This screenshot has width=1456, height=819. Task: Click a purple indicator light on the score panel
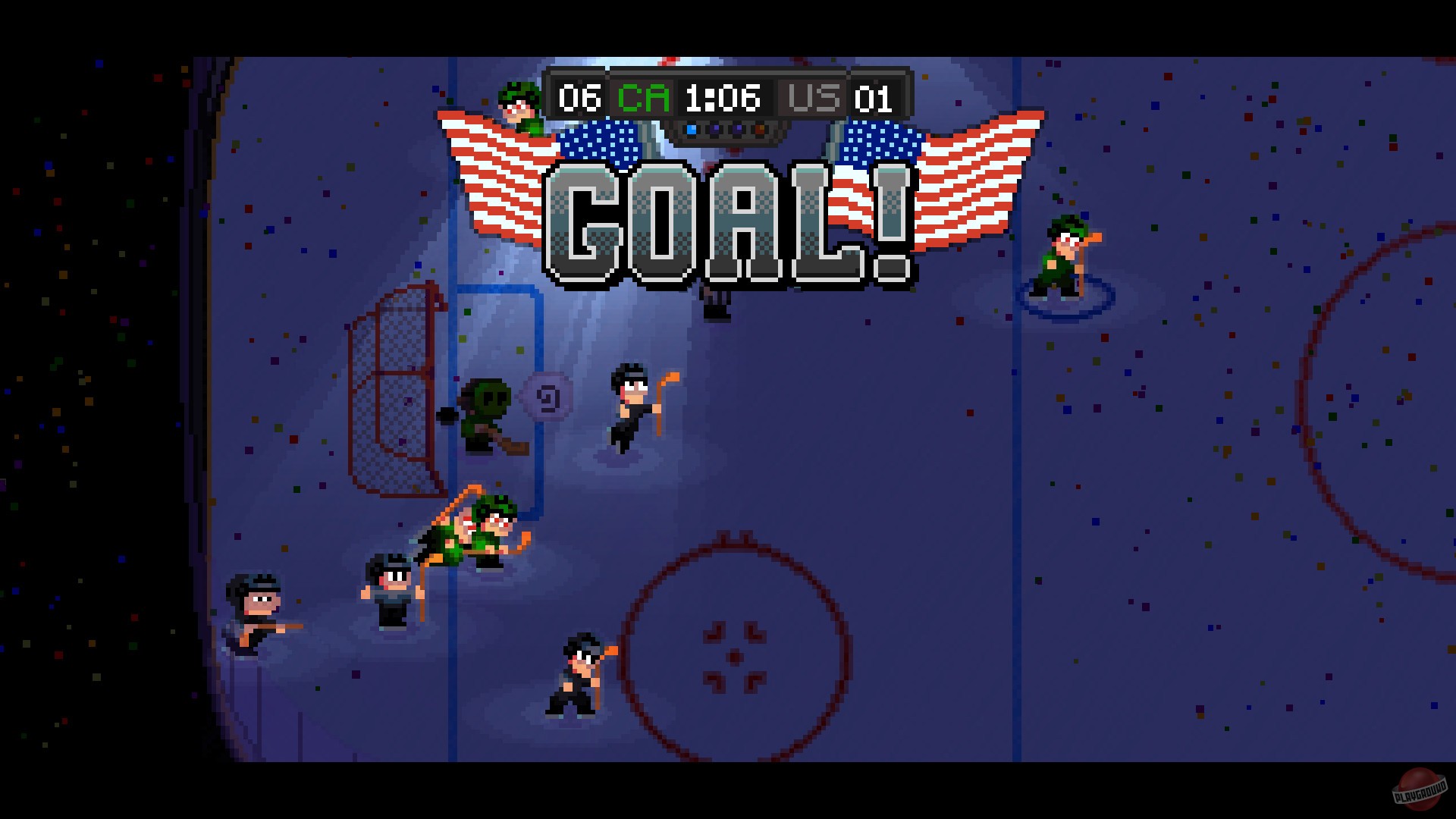coord(713,129)
